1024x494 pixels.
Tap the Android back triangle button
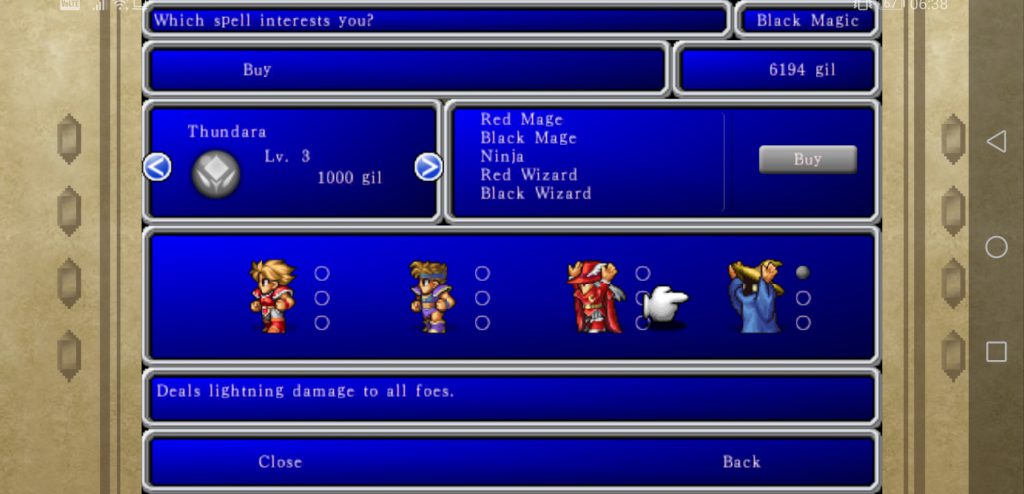996,142
